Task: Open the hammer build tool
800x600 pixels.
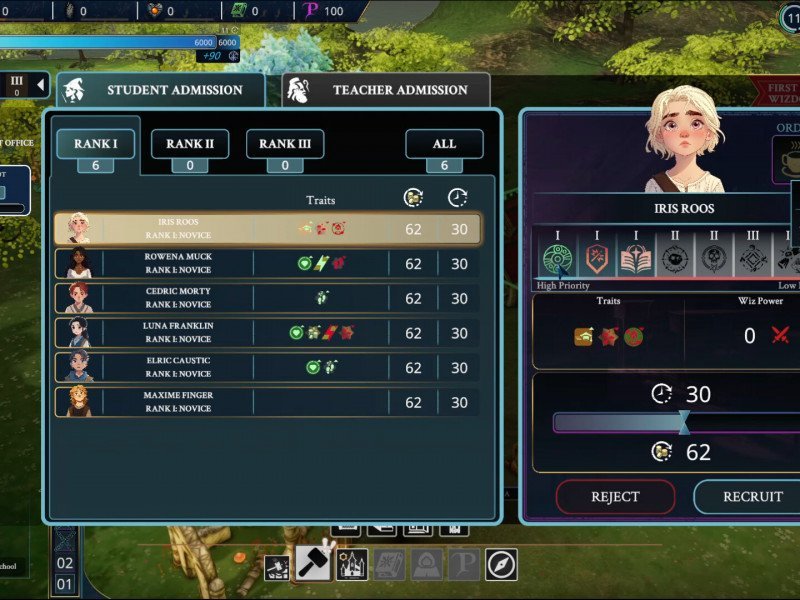Action: coord(313,563)
